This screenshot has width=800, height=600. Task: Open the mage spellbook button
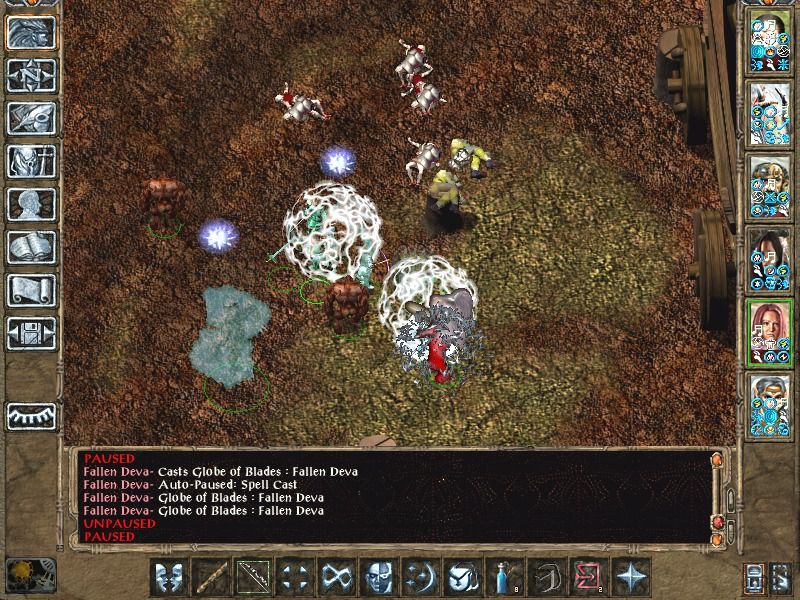click(x=31, y=247)
